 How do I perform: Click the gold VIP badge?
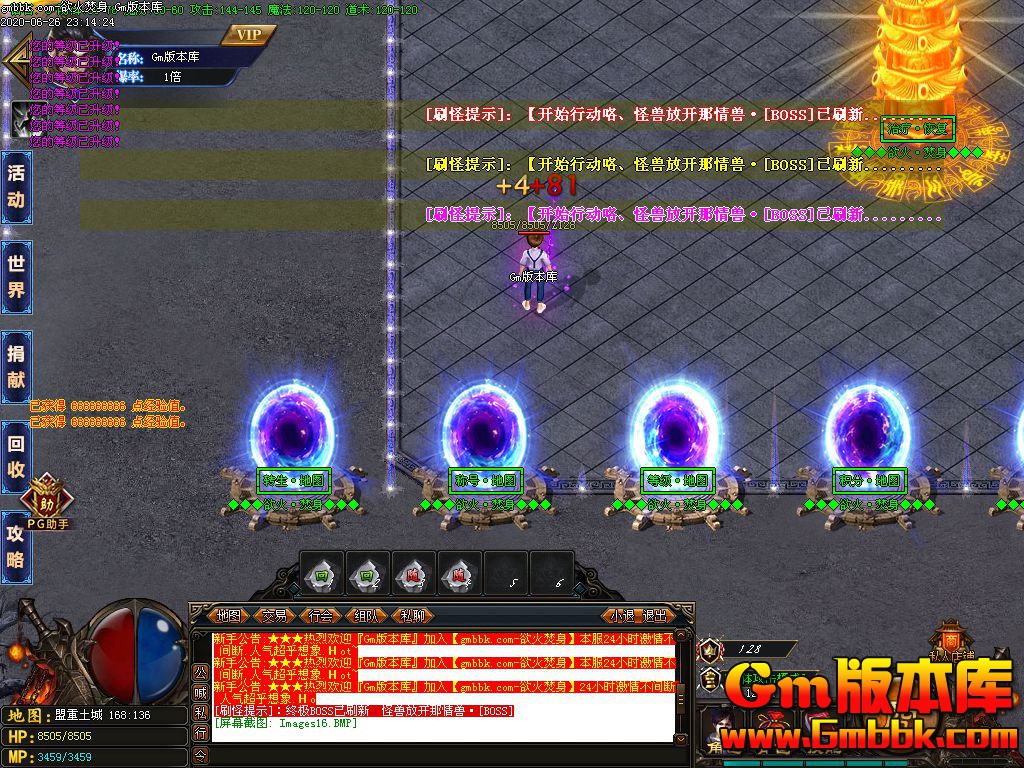pyautogui.click(x=248, y=35)
